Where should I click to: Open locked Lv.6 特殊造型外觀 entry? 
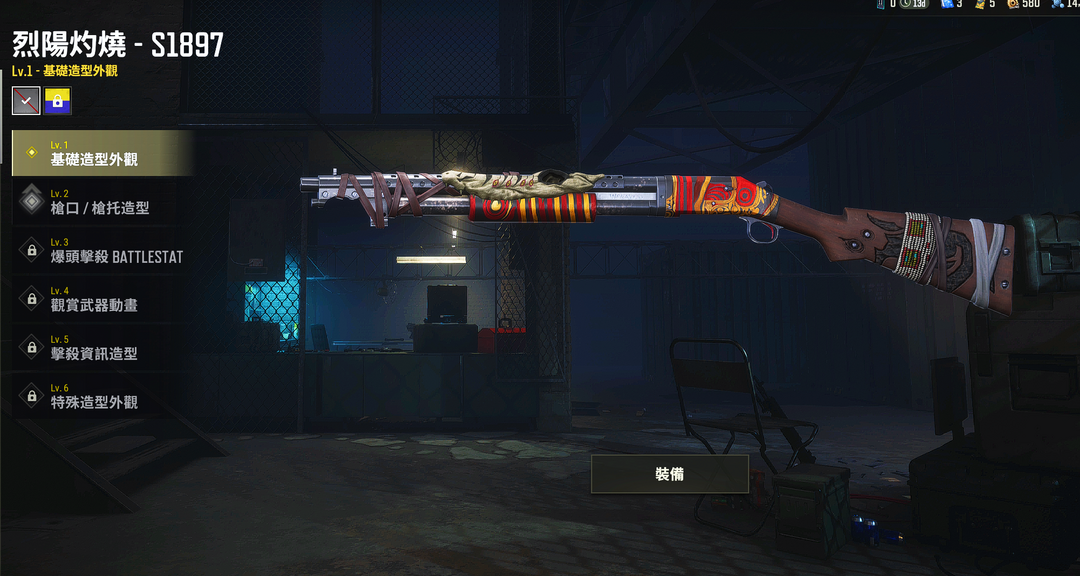[x=102, y=395]
